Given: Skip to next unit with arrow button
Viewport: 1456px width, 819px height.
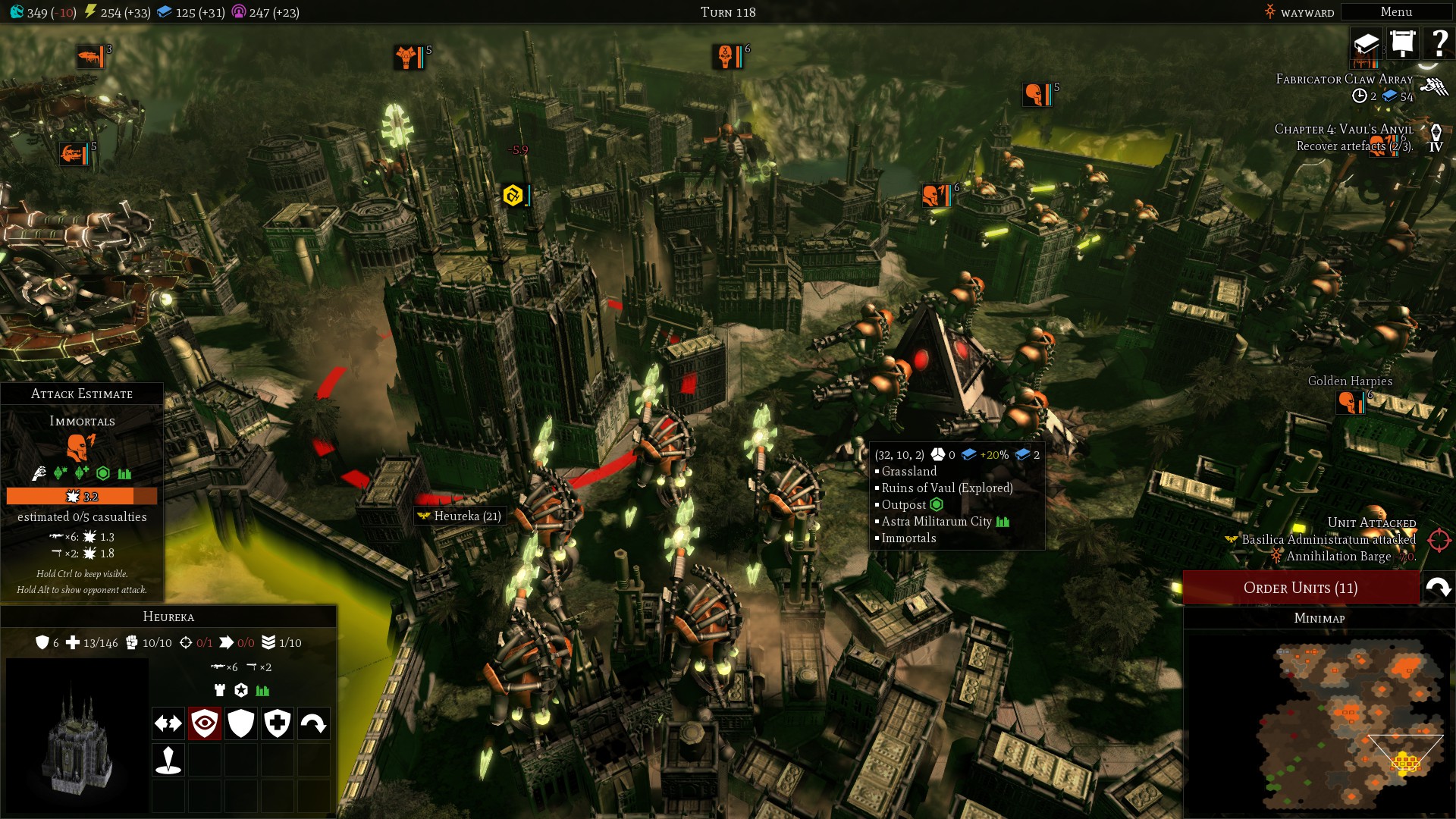Looking at the screenshot, I should pyautogui.click(x=1438, y=588).
